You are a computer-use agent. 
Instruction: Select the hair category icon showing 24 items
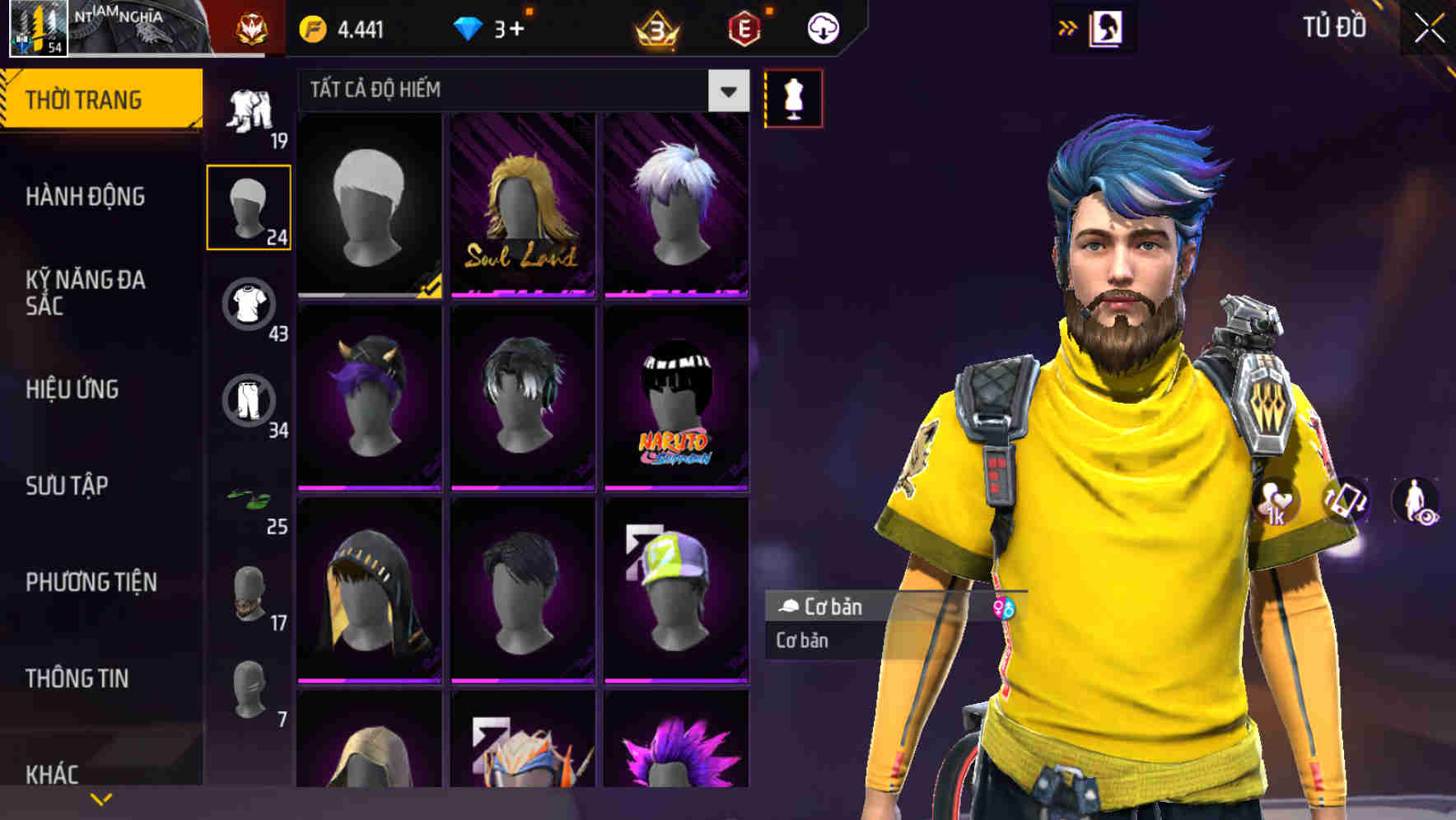tap(250, 206)
